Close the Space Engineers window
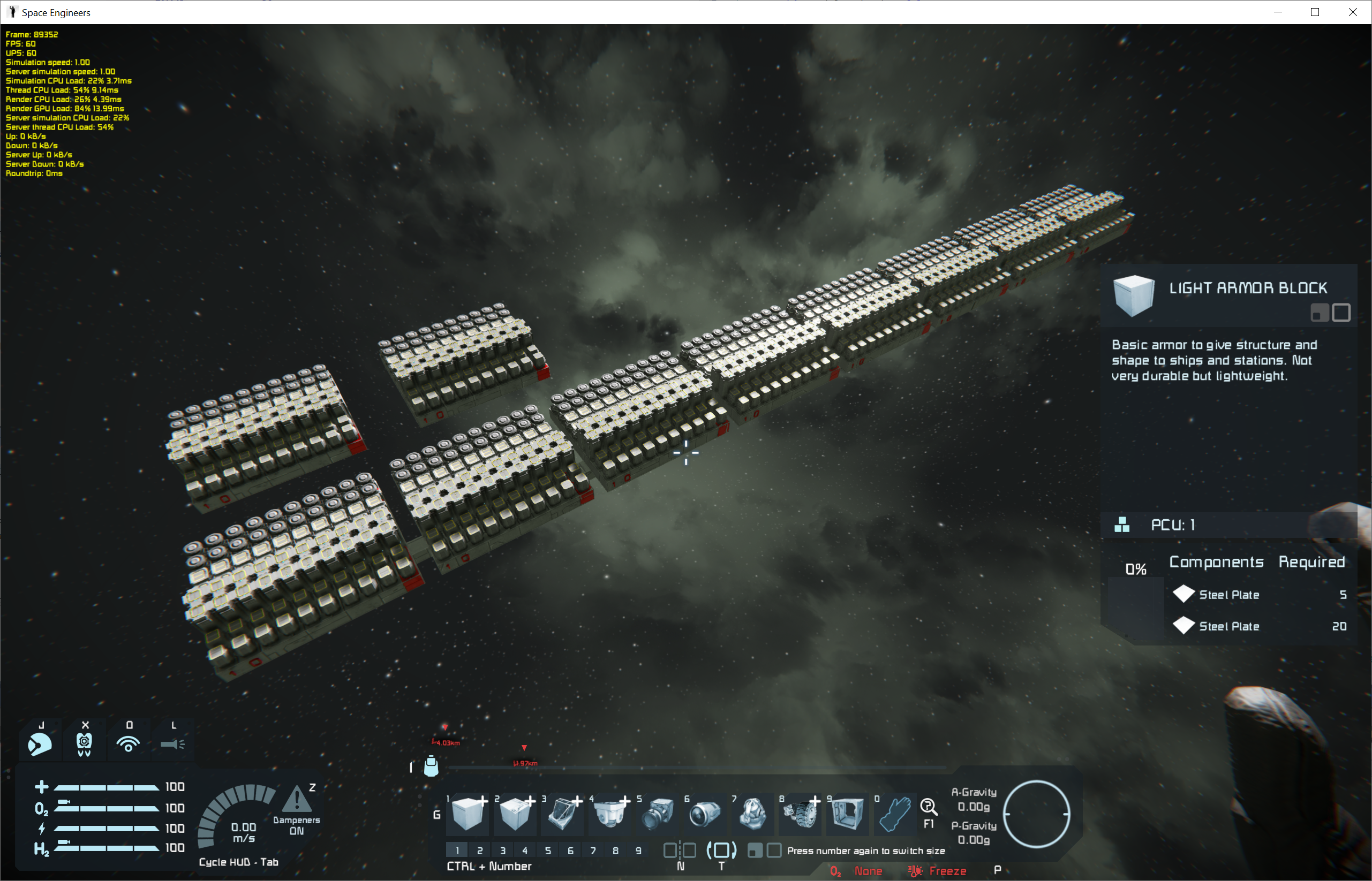Screen dimensions: 1372x881 (1353, 12)
